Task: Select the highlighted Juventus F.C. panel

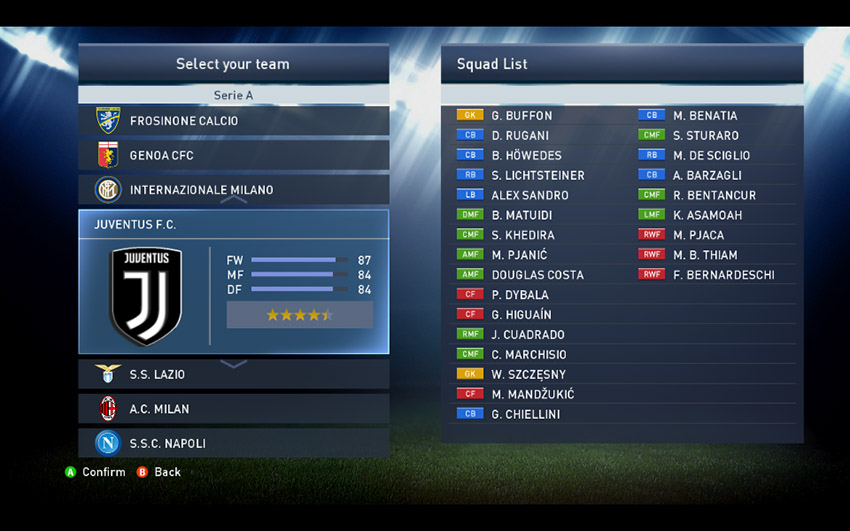Action: (233, 282)
